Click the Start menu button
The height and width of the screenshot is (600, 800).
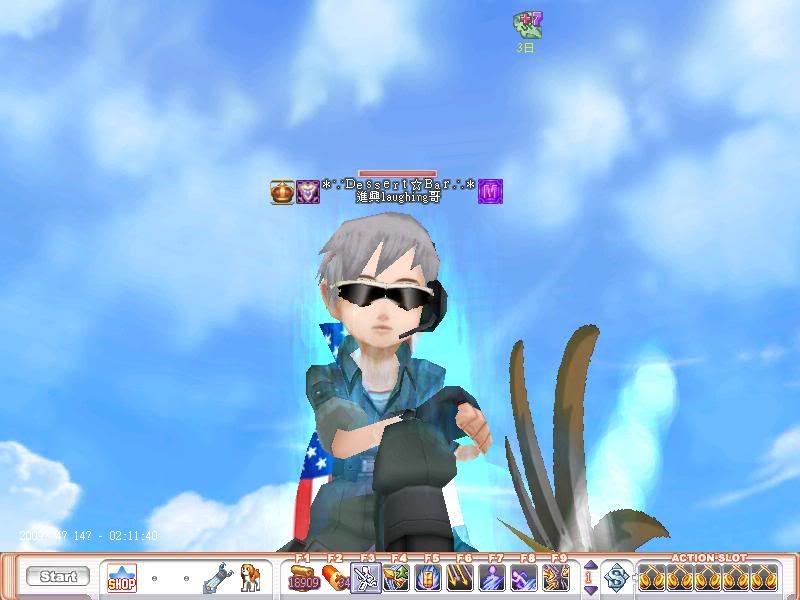click(x=58, y=577)
